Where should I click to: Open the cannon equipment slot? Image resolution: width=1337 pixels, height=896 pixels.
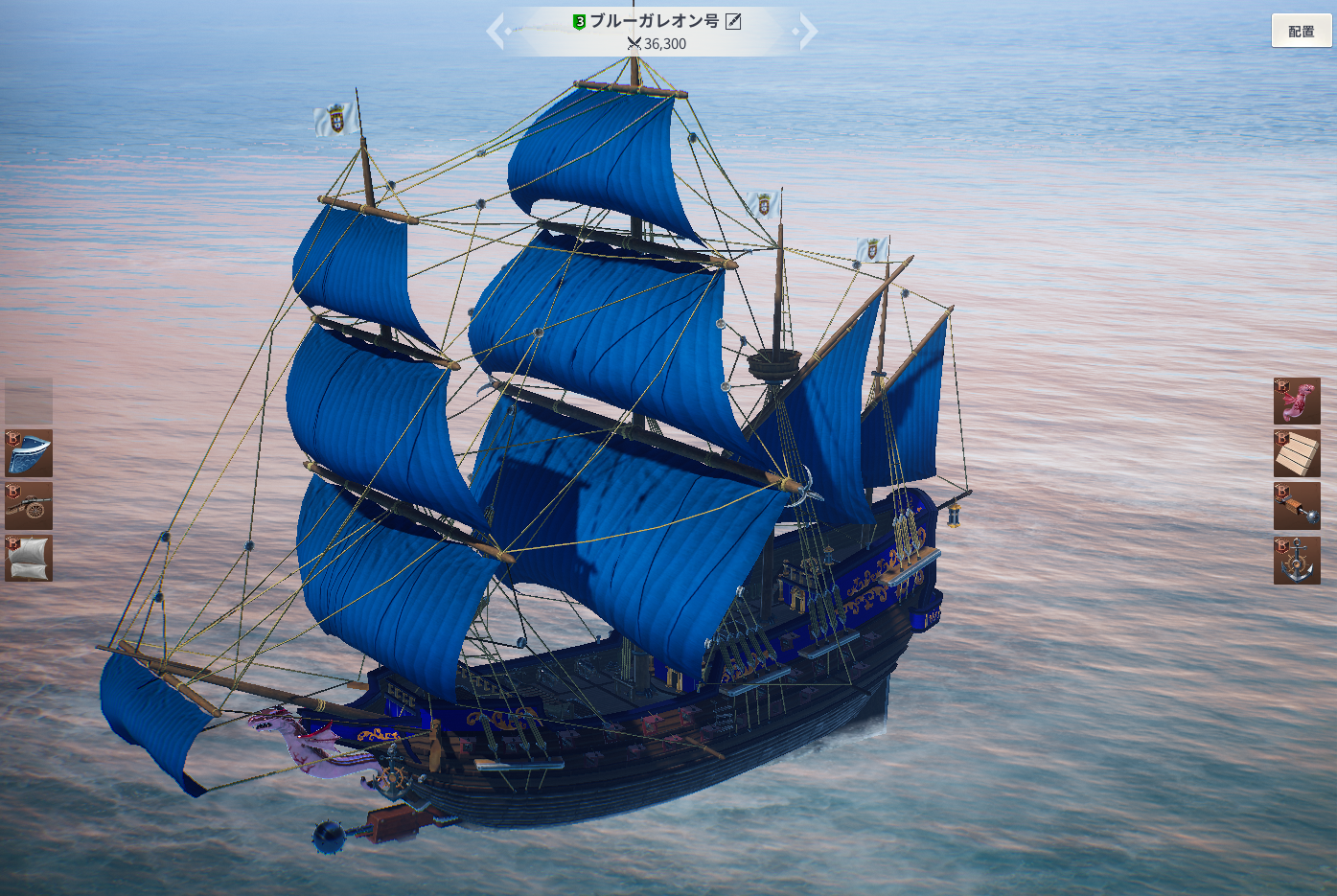pos(29,506)
